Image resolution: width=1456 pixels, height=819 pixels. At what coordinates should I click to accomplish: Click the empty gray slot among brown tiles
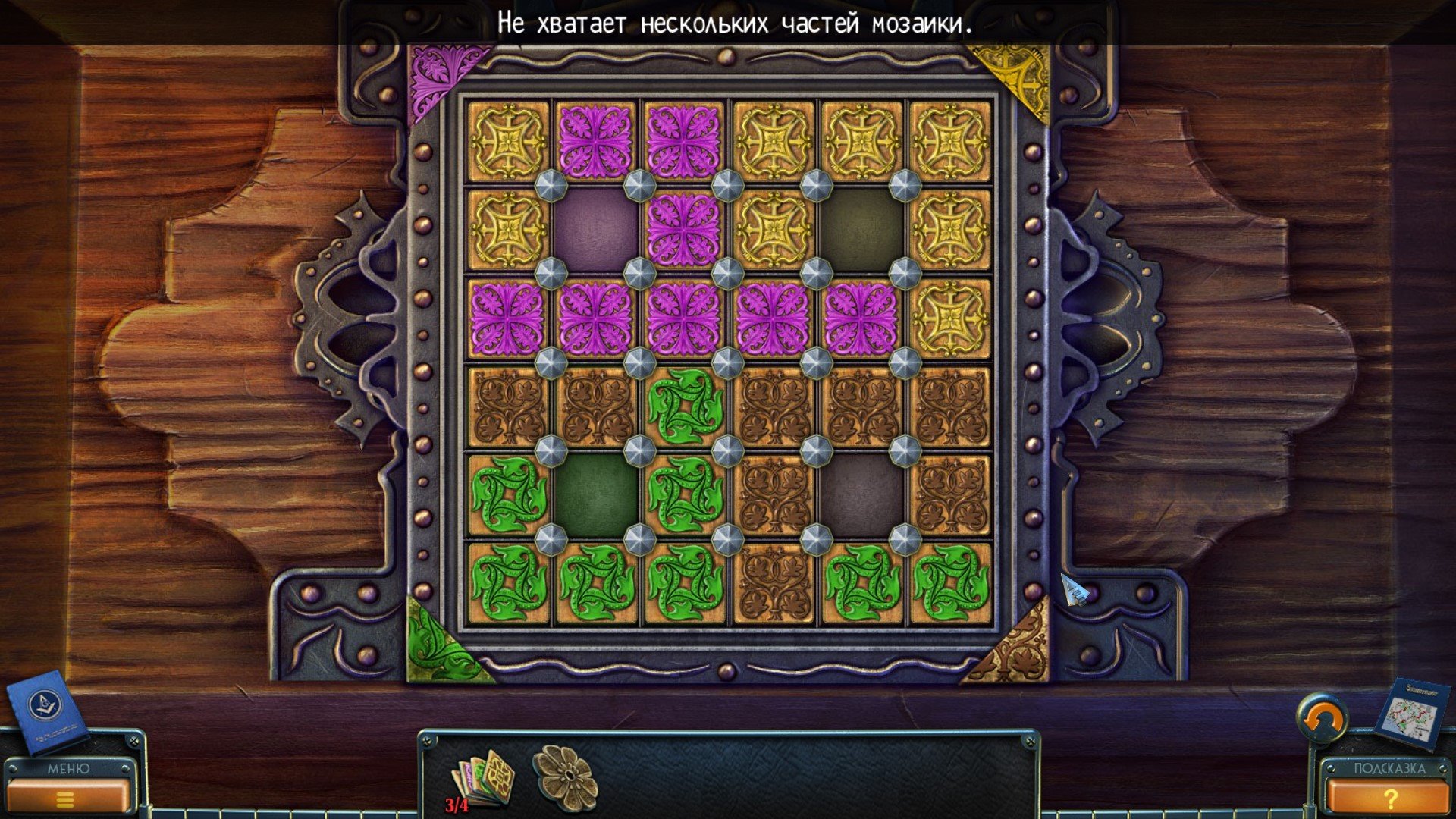pos(861,494)
